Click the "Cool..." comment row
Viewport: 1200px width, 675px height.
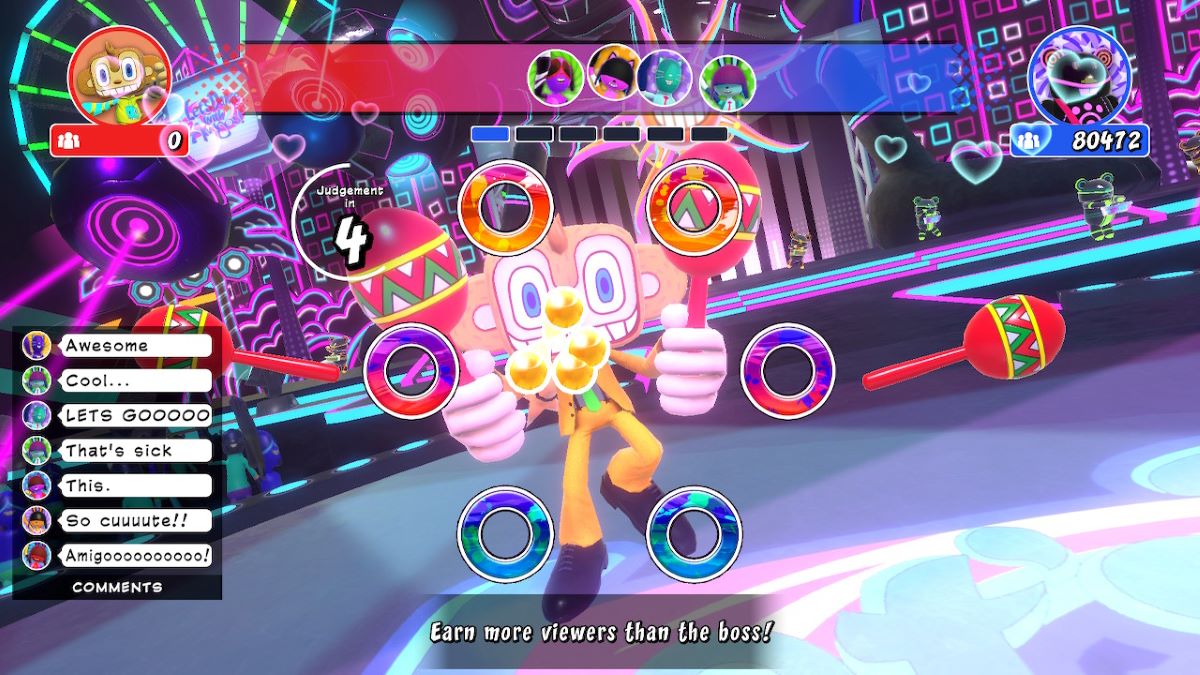click(136, 381)
